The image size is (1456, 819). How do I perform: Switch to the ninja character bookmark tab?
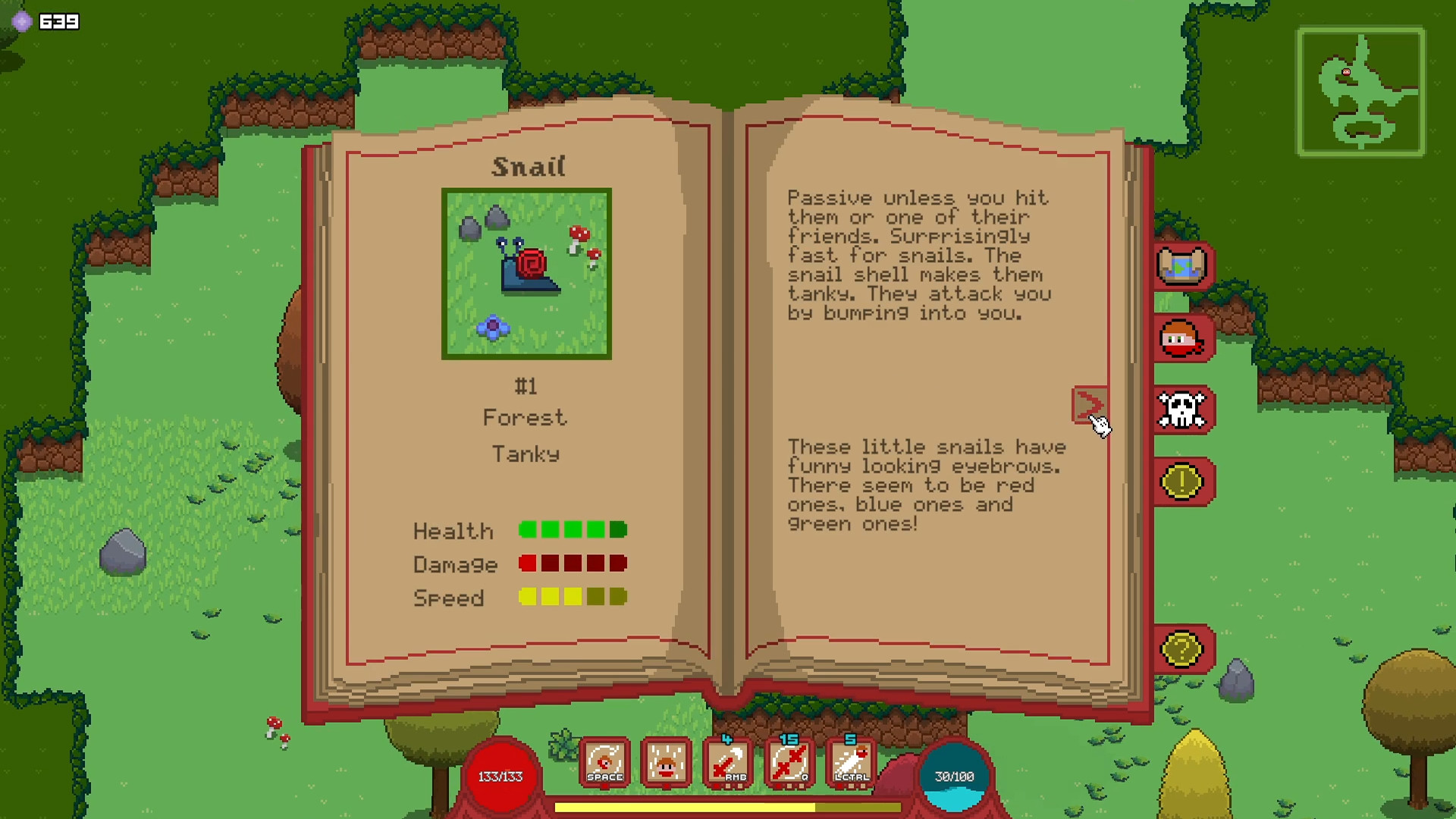click(x=1181, y=339)
